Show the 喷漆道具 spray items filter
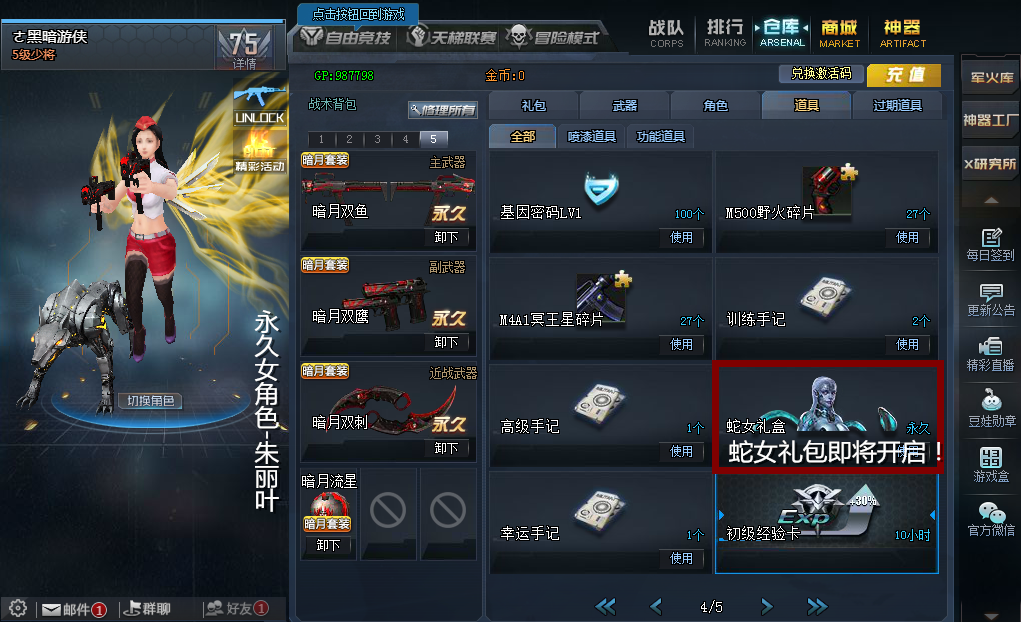Screen dimensions: 1021x622 tap(592, 137)
